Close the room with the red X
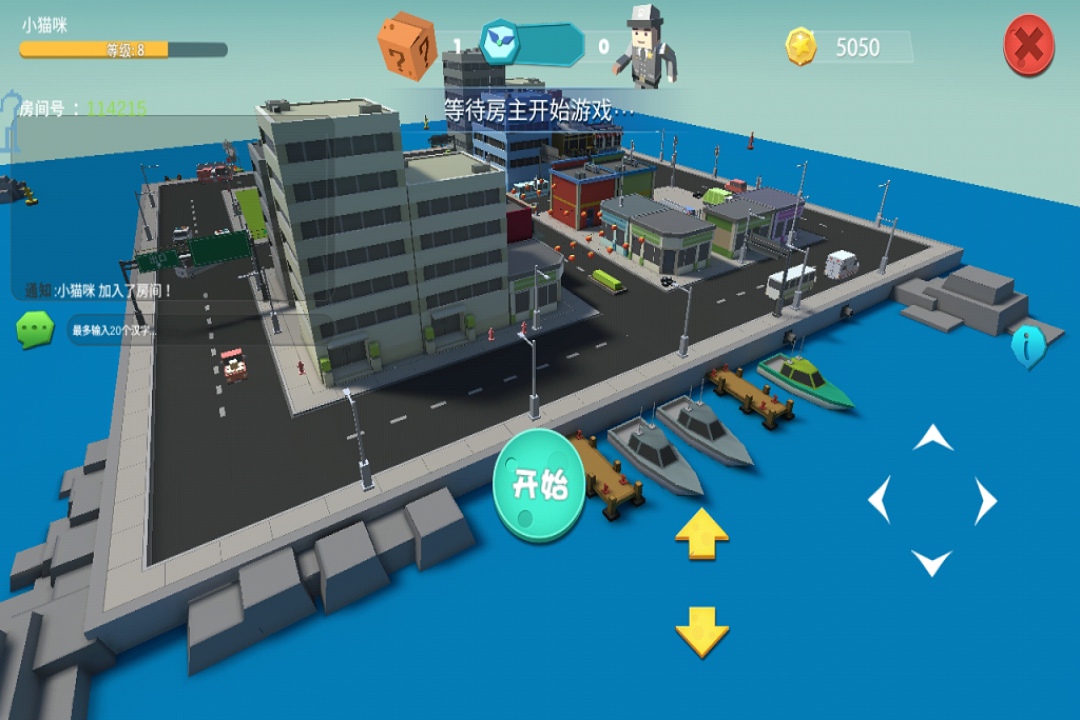 (1029, 45)
